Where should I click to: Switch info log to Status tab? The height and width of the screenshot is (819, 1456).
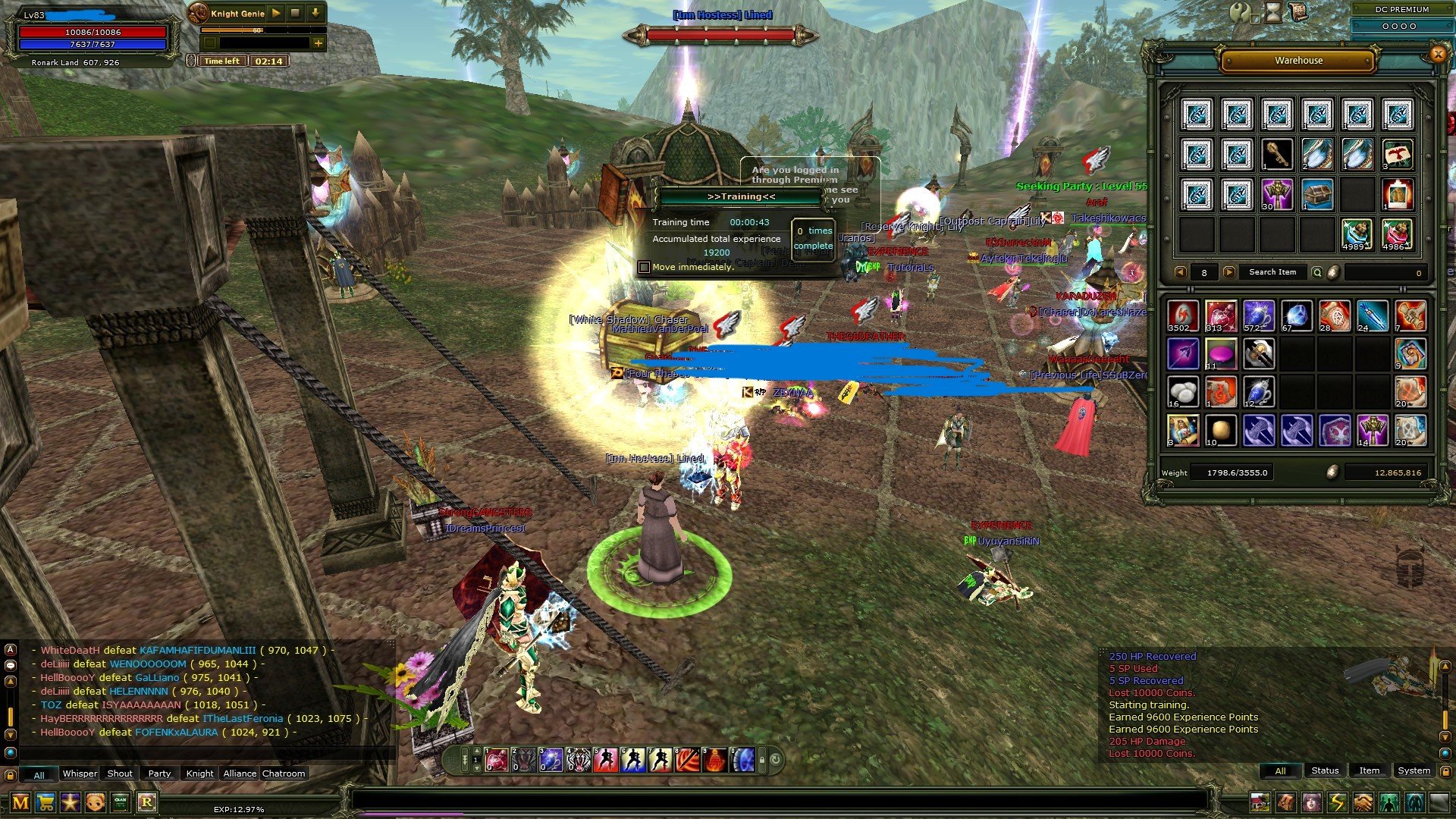[1325, 770]
